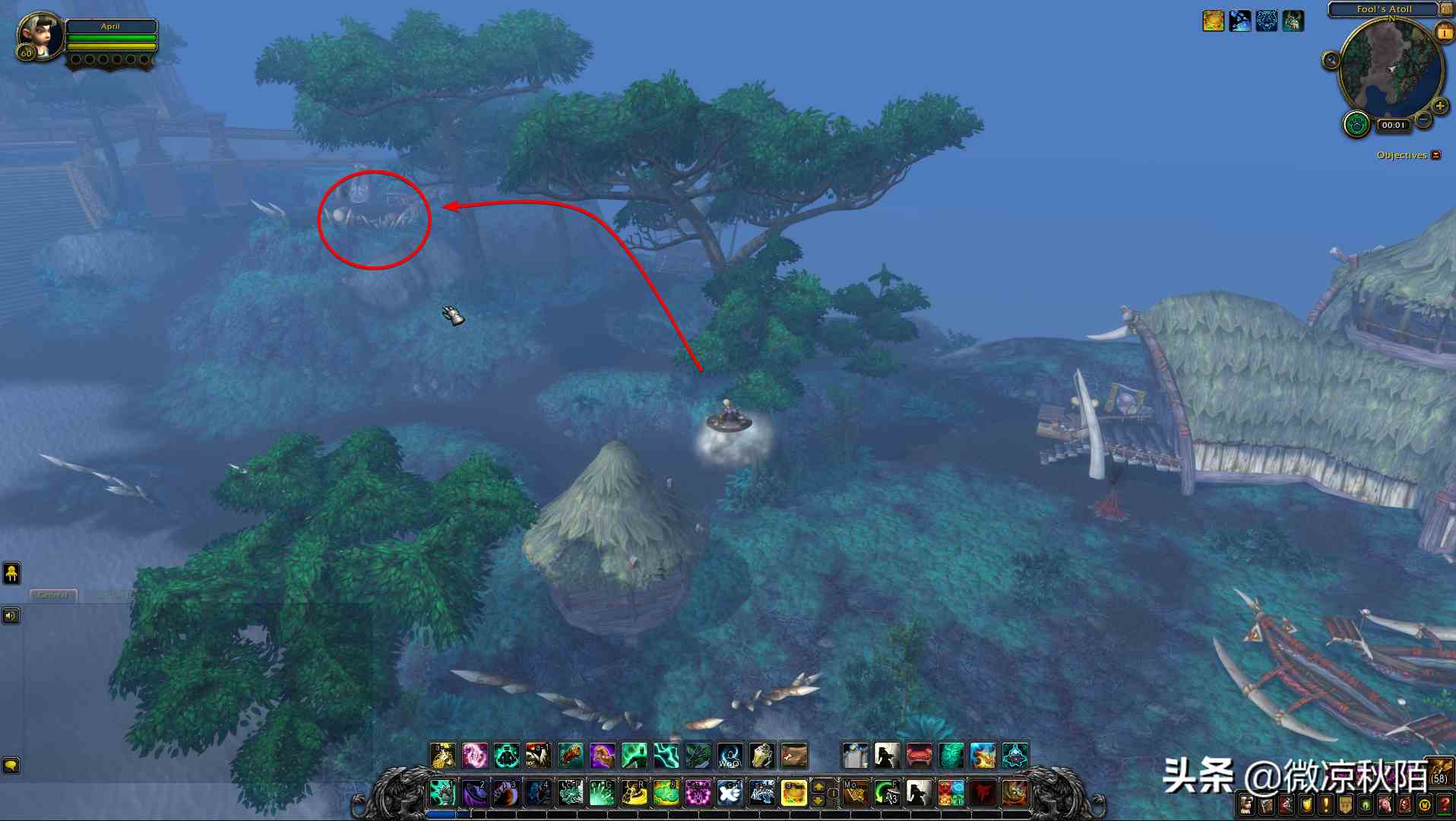Open the talents icon in micro menu
This screenshot has width=1456, height=821.
[1287, 805]
